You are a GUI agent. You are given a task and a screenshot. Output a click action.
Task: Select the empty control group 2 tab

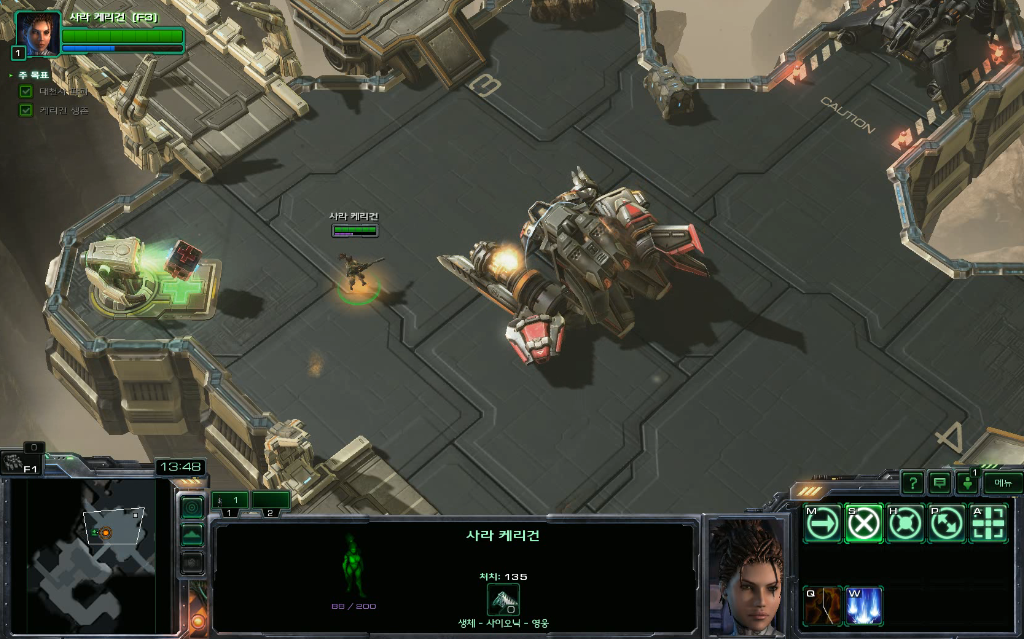(x=270, y=500)
